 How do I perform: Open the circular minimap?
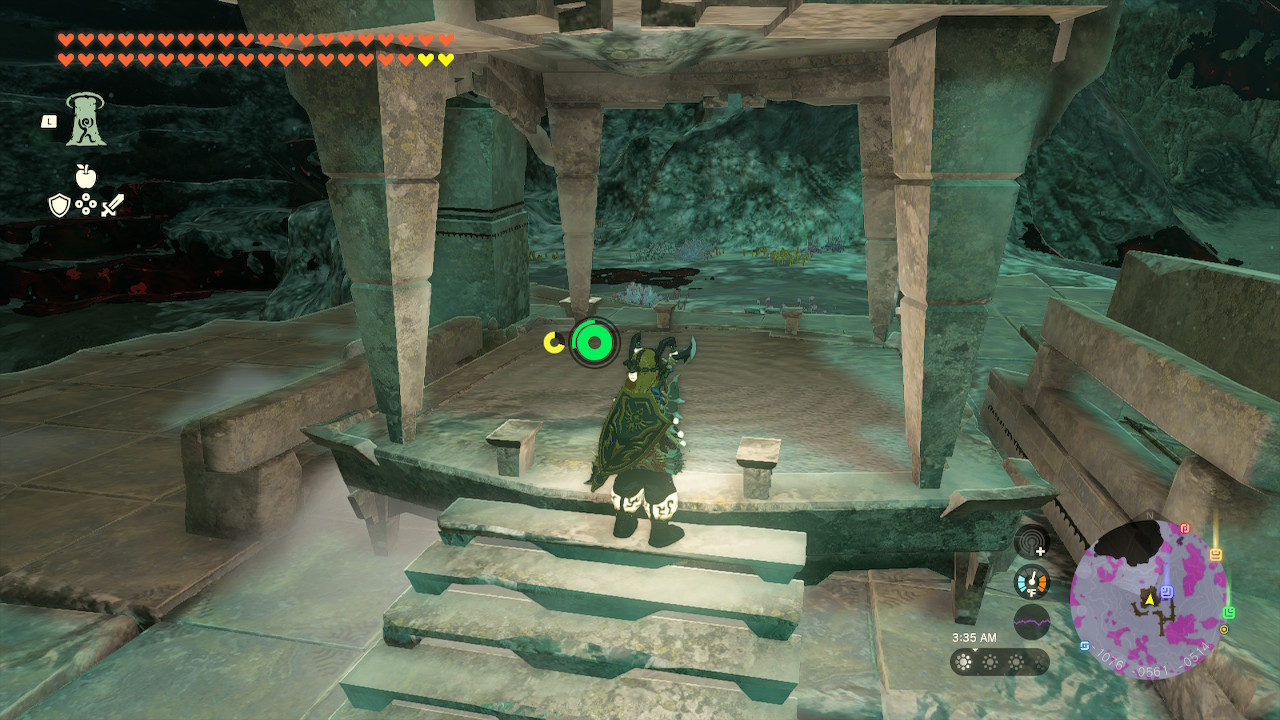point(1148,597)
